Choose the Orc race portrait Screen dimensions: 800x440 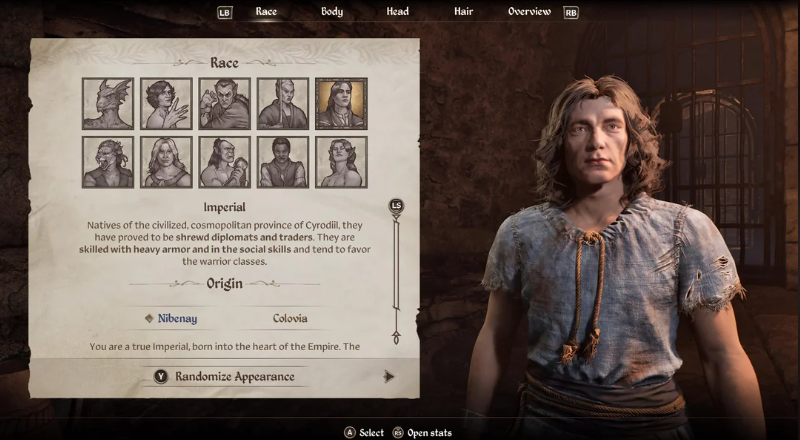pos(224,162)
